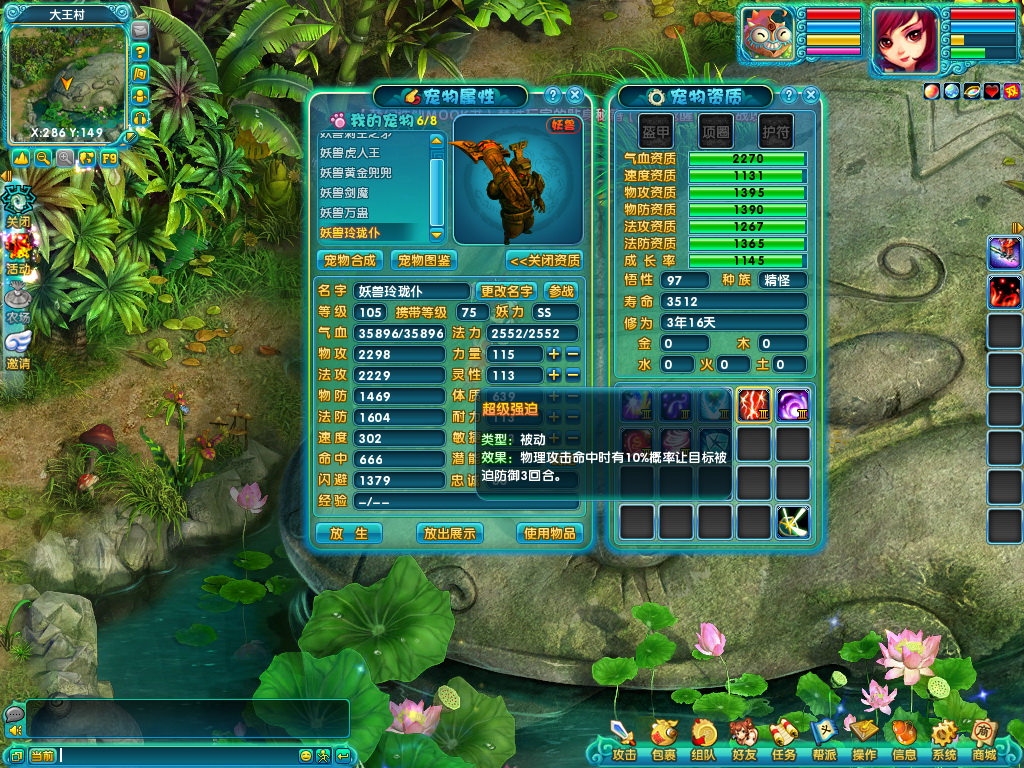Release the pet with 放生 button

pyautogui.click(x=349, y=533)
